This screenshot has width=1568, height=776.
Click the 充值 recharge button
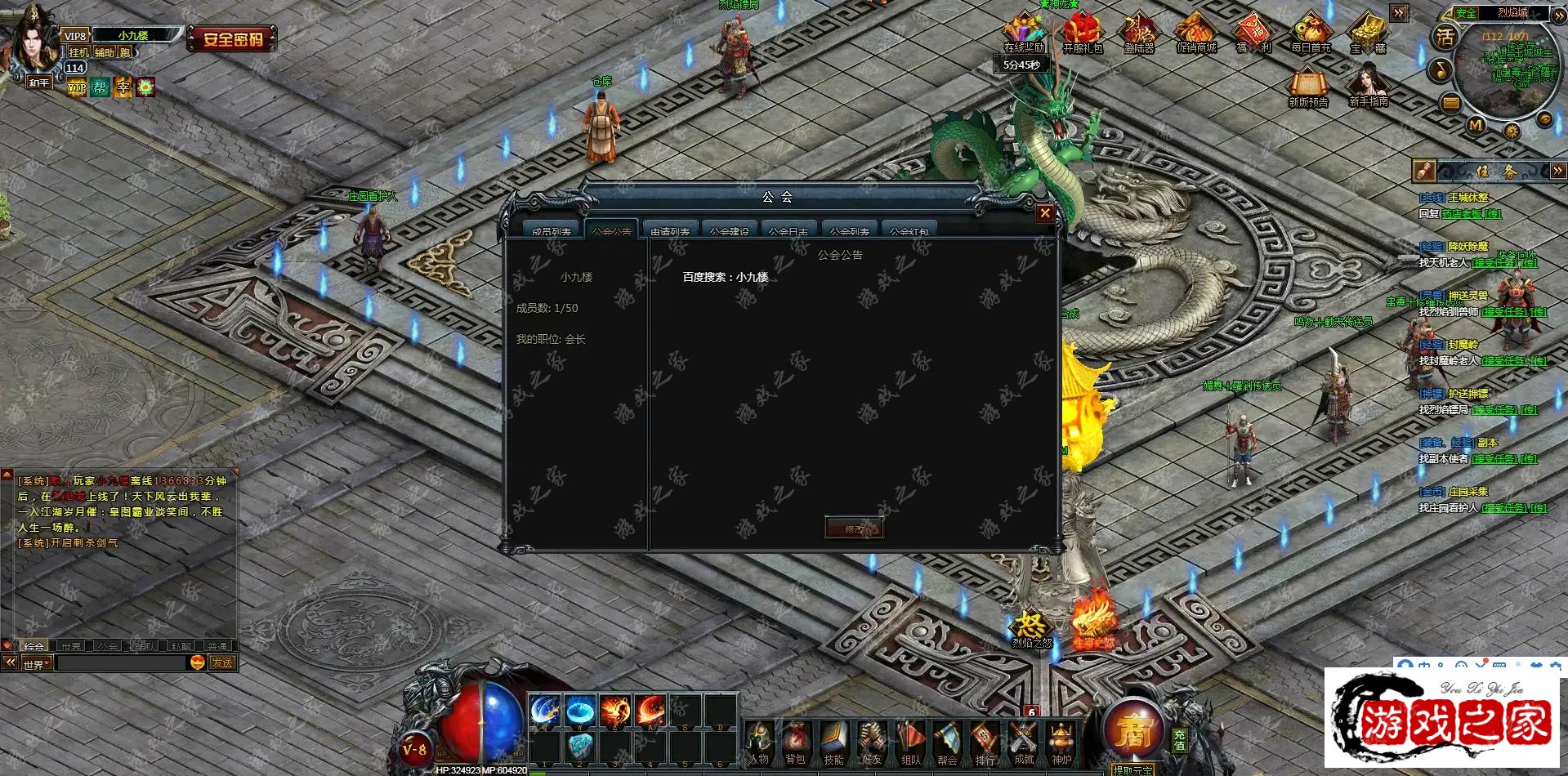(1179, 739)
